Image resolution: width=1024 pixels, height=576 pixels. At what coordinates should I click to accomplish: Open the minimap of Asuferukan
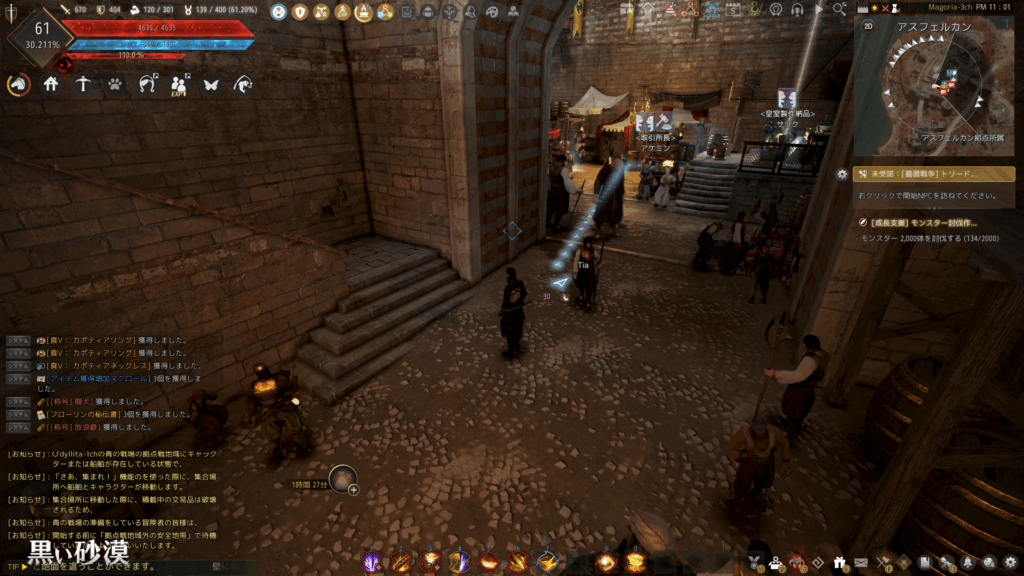(938, 87)
